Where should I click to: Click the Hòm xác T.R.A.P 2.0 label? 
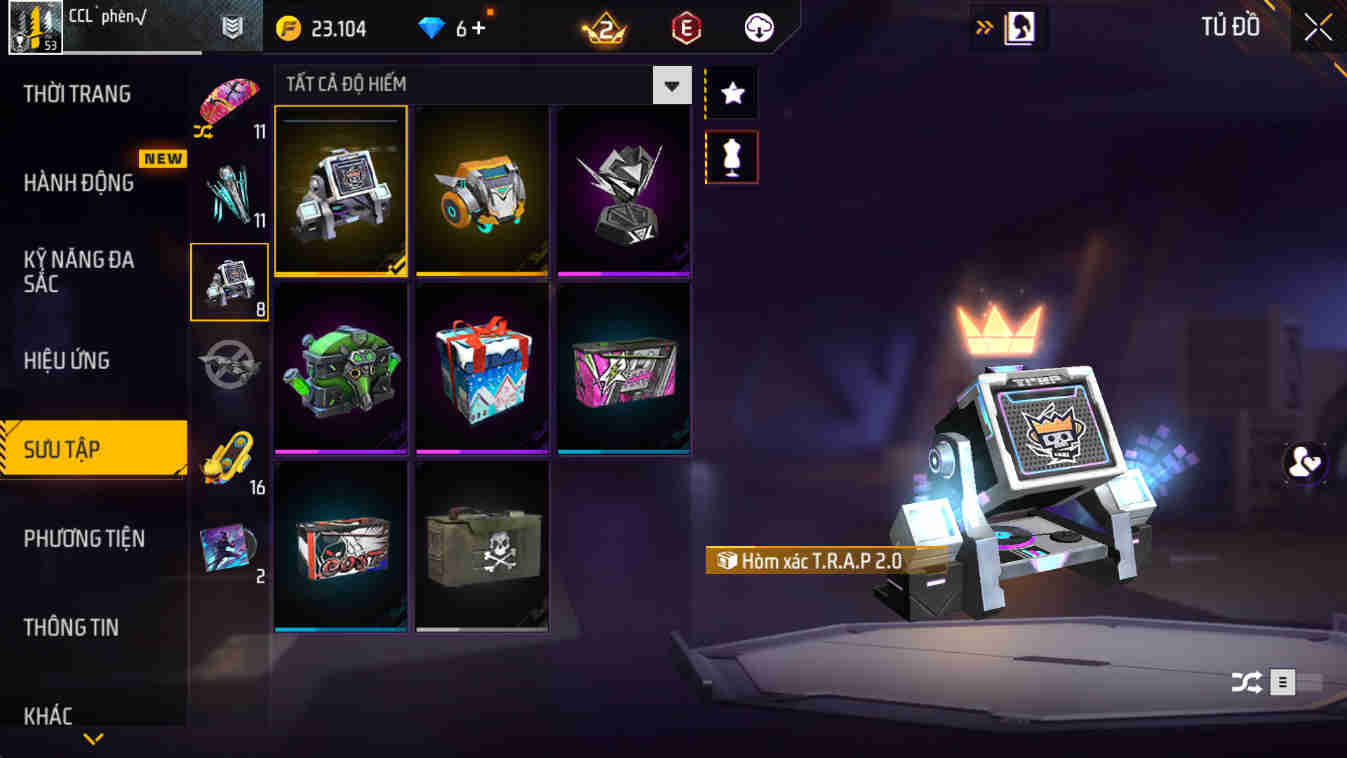pyautogui.click(x=810, y=560)
